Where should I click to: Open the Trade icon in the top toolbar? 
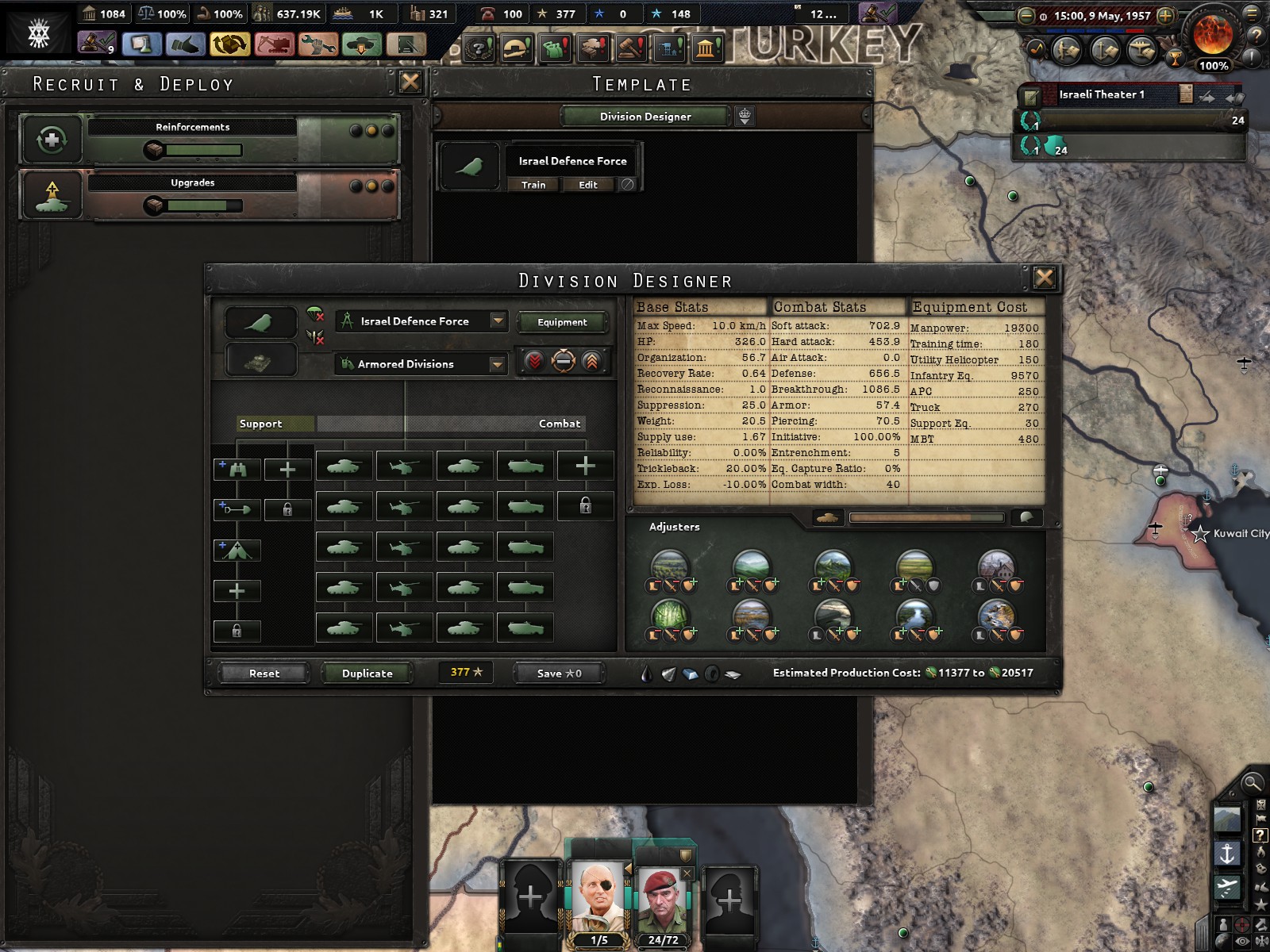(x=229, y=45)
